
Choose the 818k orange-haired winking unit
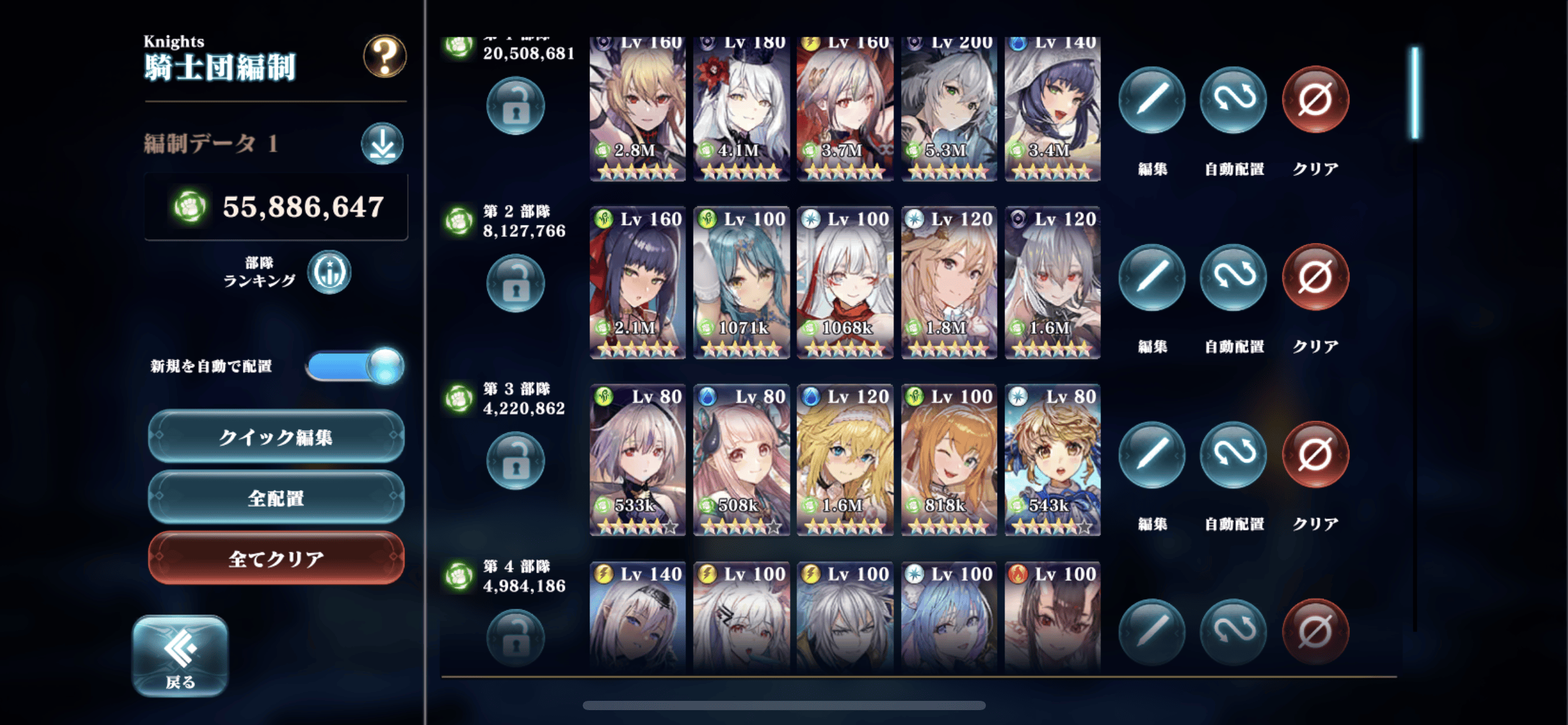(x=949, y=460)
